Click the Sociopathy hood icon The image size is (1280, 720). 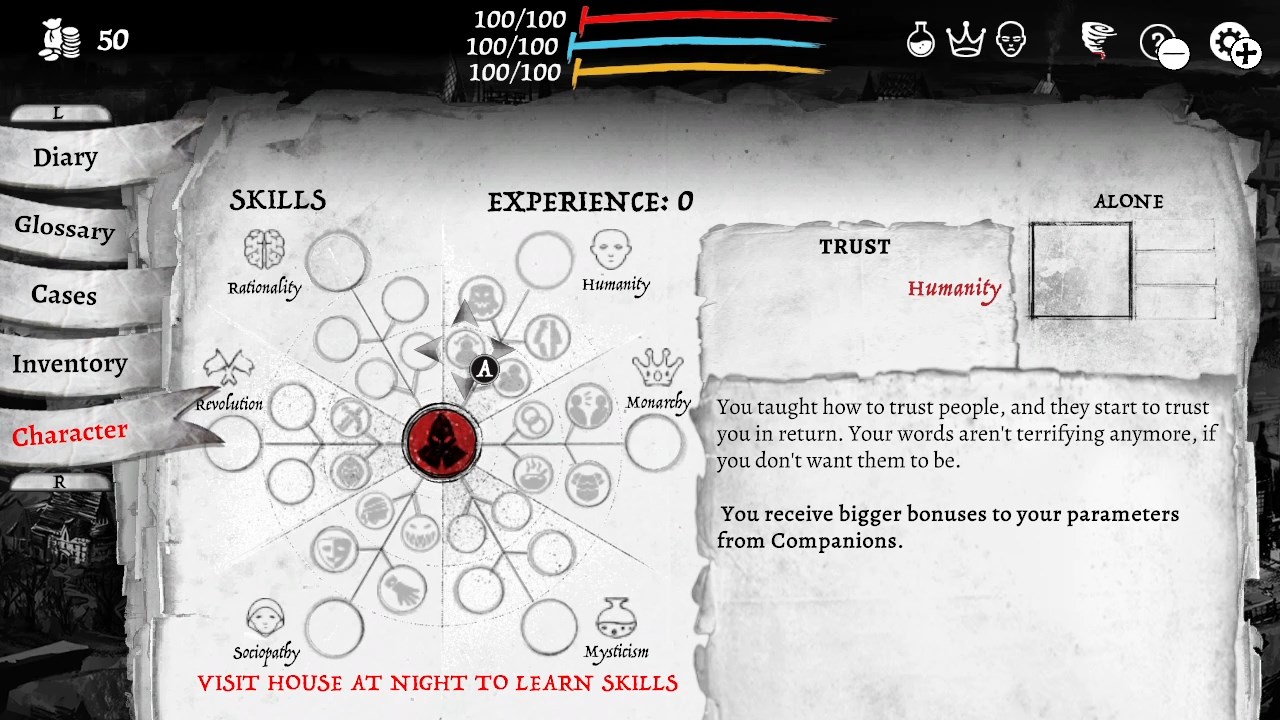263,617
